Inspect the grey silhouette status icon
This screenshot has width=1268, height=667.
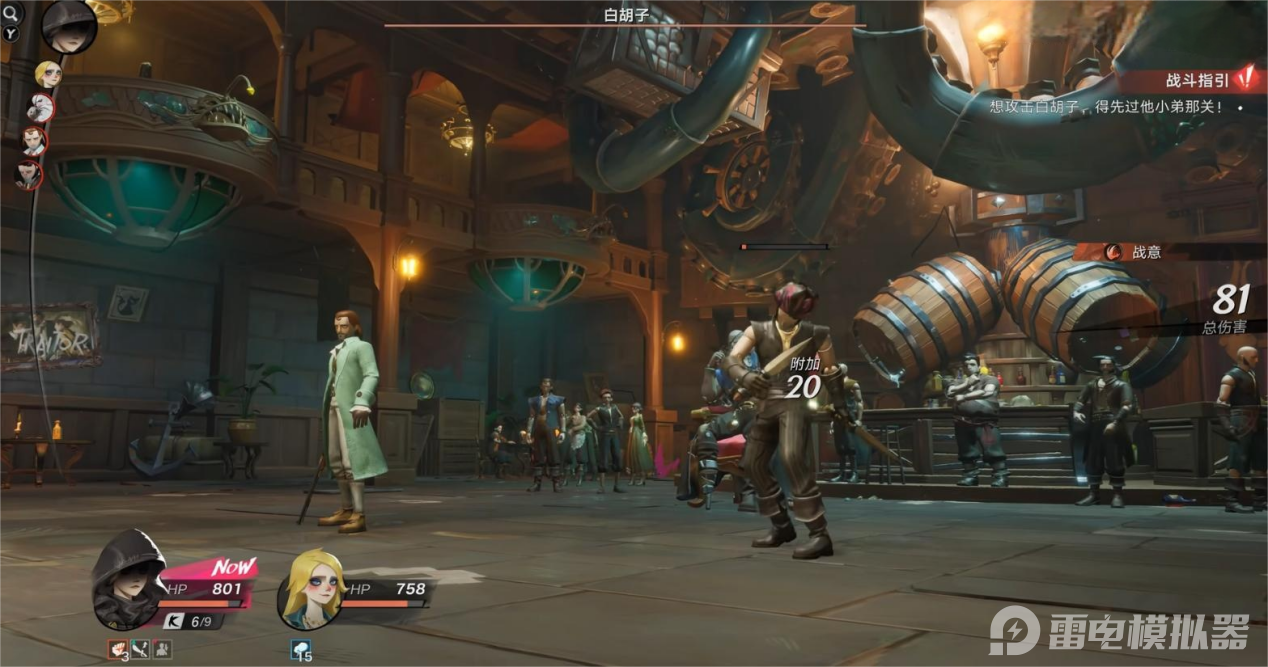point(162,650)
